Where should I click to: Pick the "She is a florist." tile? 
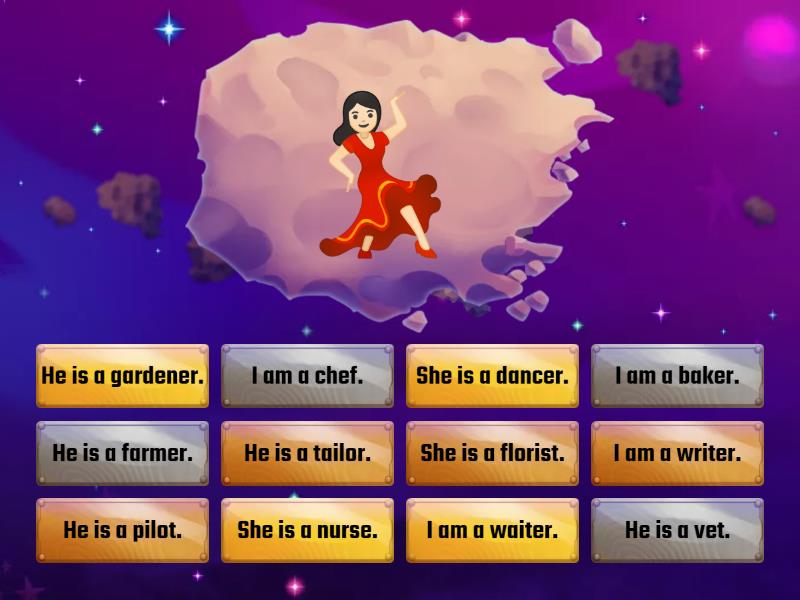[492, 453]
